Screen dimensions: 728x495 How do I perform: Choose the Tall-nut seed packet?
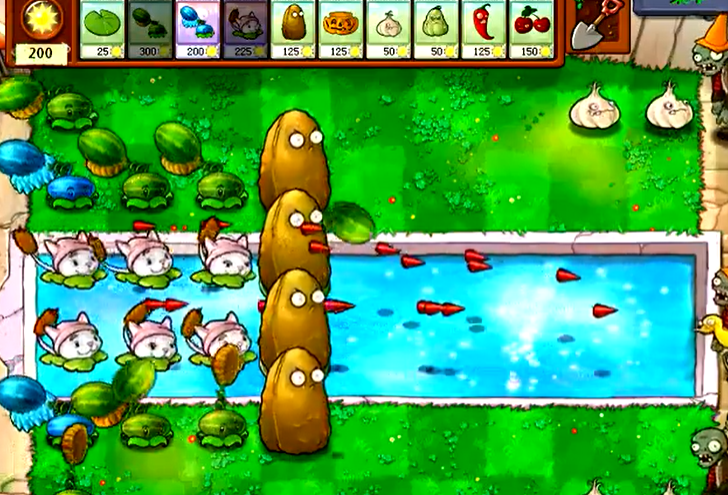(294, 29)
